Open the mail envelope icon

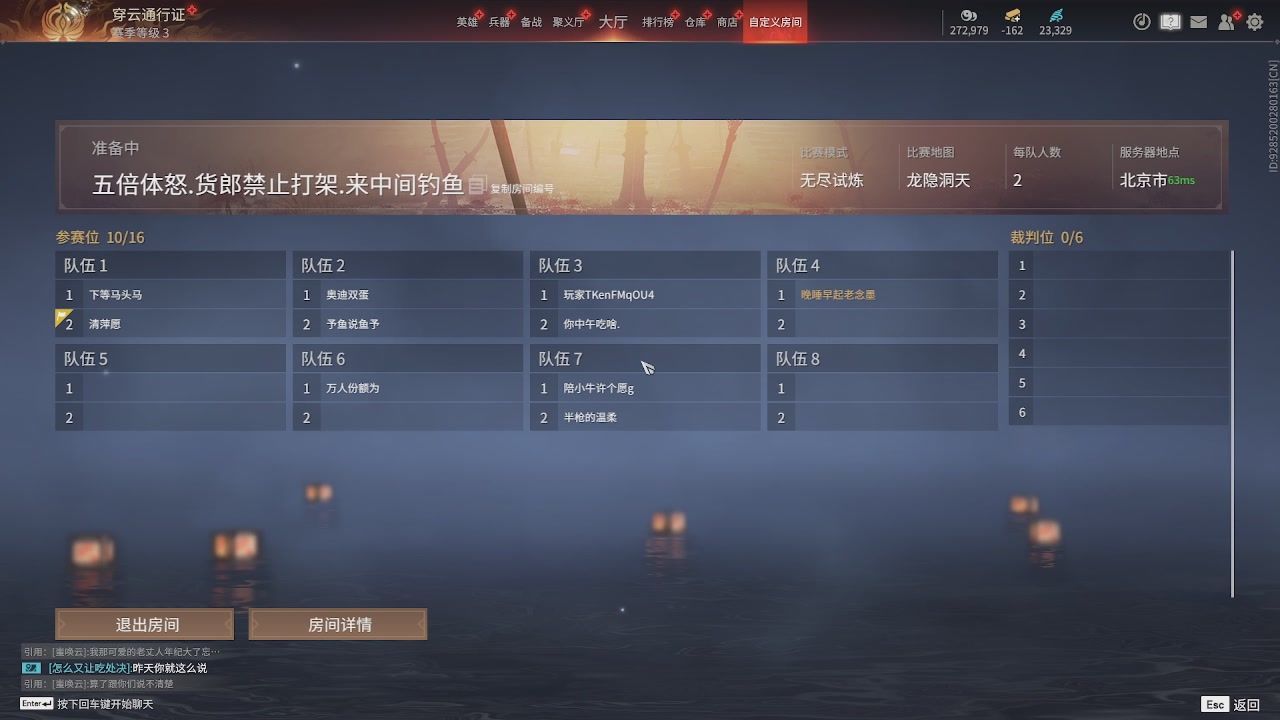[x=1198, y=20]
